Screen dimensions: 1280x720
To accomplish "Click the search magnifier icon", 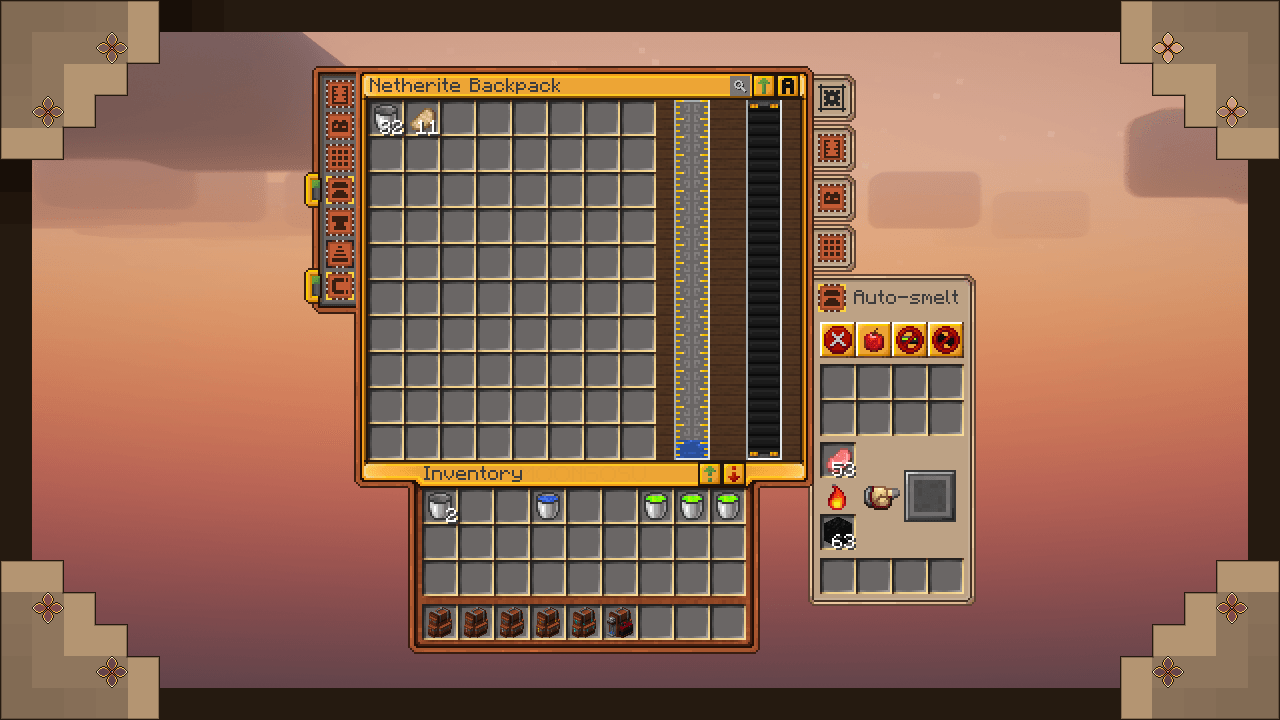I will pyautogui.click(x=740, y=86).
